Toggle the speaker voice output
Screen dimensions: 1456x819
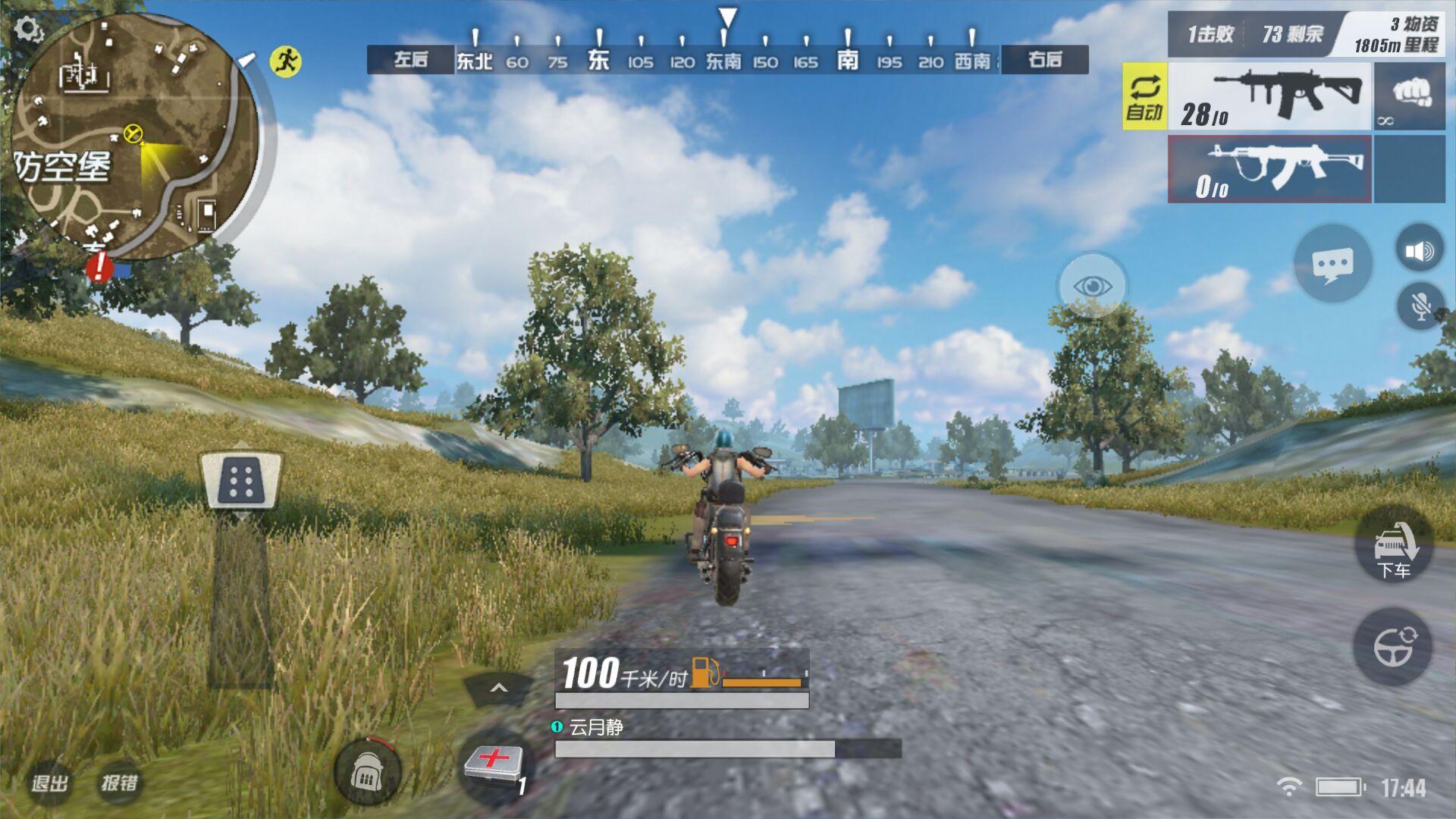pos(1419,250)
